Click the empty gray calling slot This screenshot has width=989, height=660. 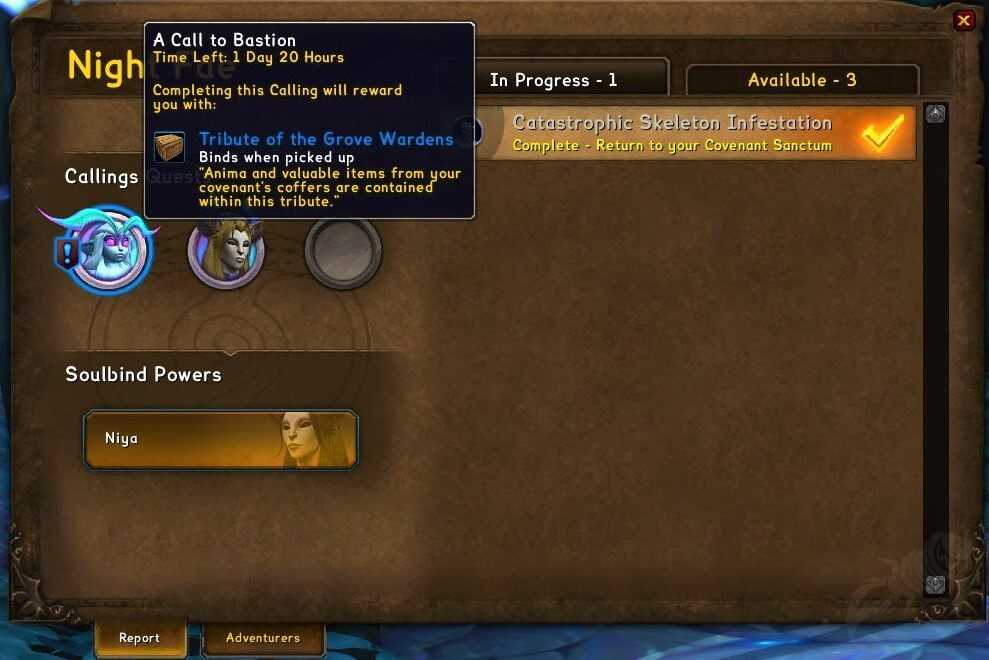(343, 251)
